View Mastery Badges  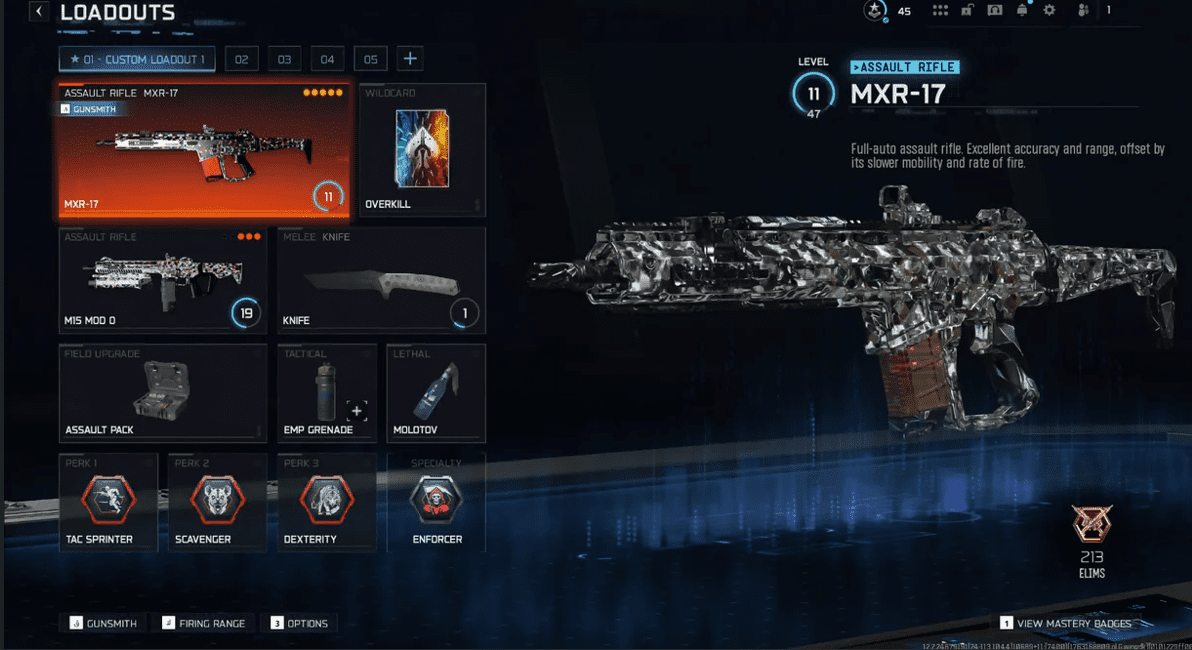pyautogui.click(x=1066, y=623)
